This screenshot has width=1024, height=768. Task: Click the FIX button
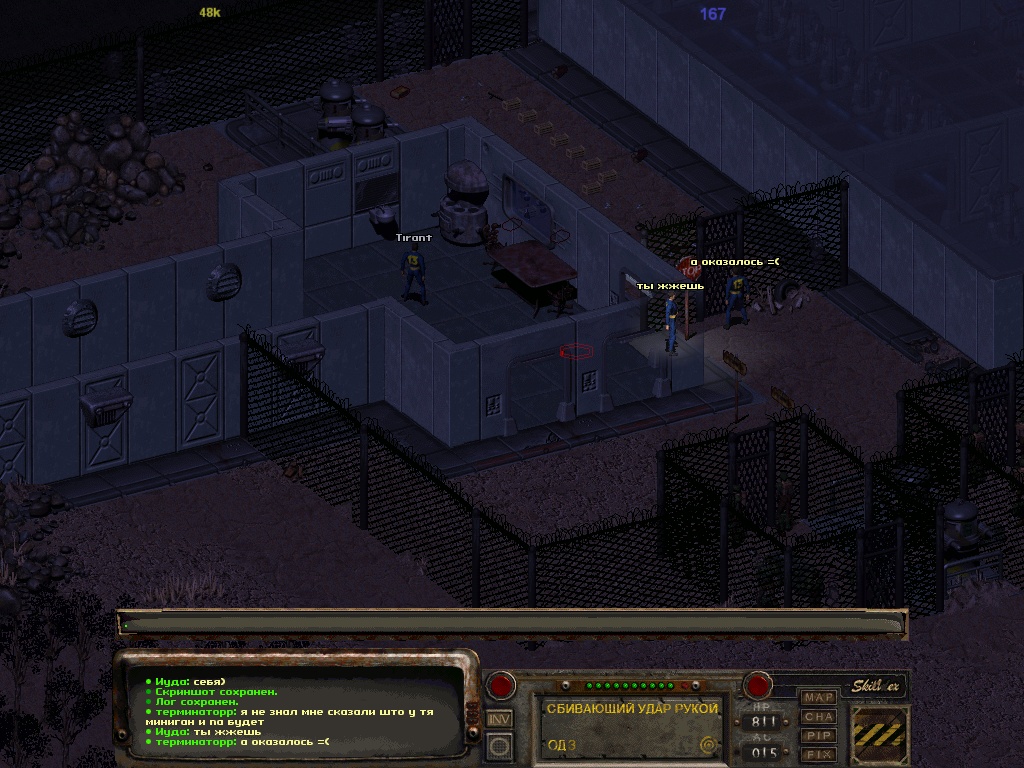tap(819, 754)
